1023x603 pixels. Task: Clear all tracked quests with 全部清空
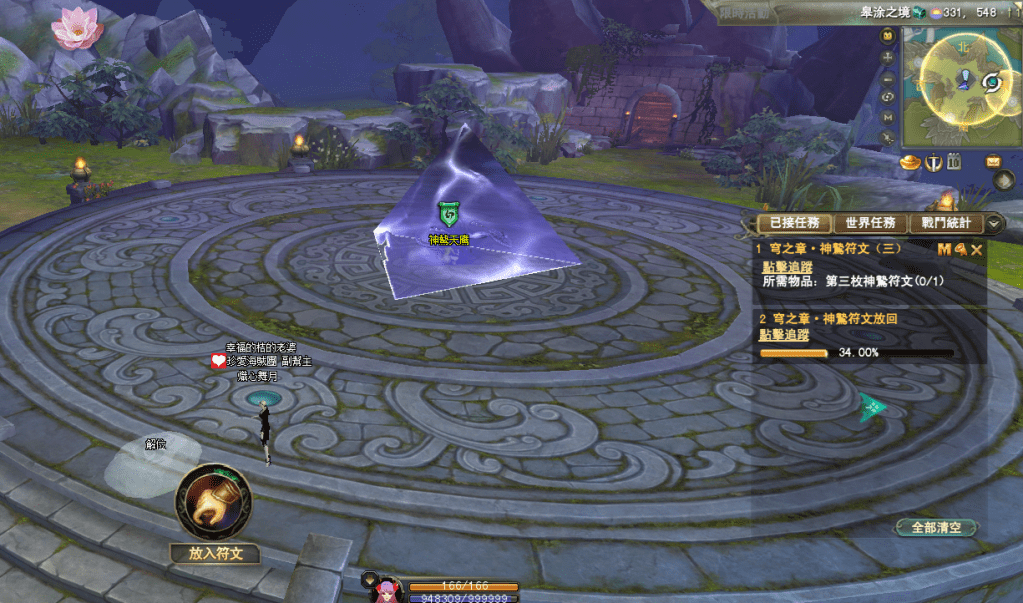pos(936,527)
